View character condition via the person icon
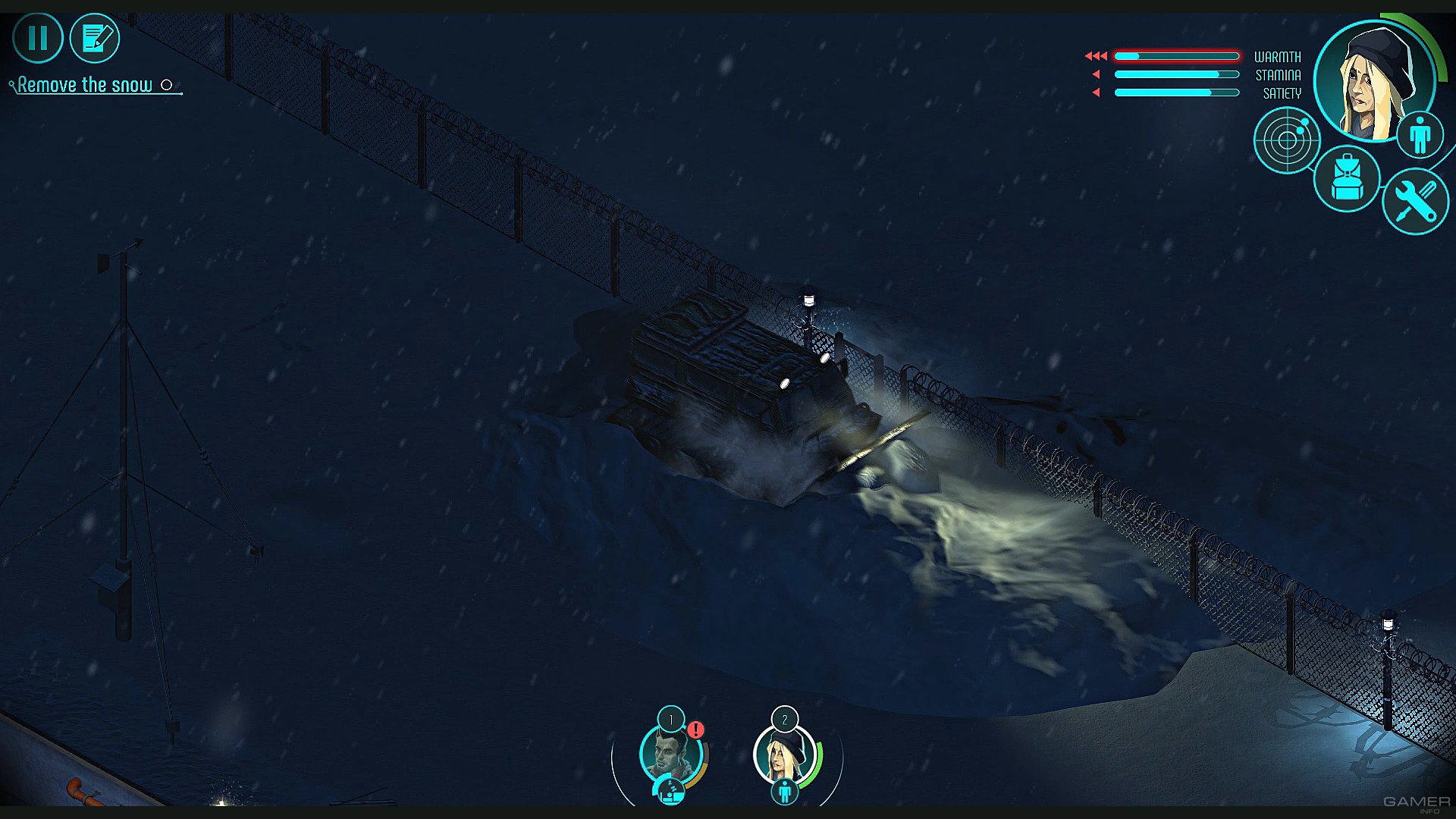Viewport: 1456px width, 819px height. [x=1420, y=133]
